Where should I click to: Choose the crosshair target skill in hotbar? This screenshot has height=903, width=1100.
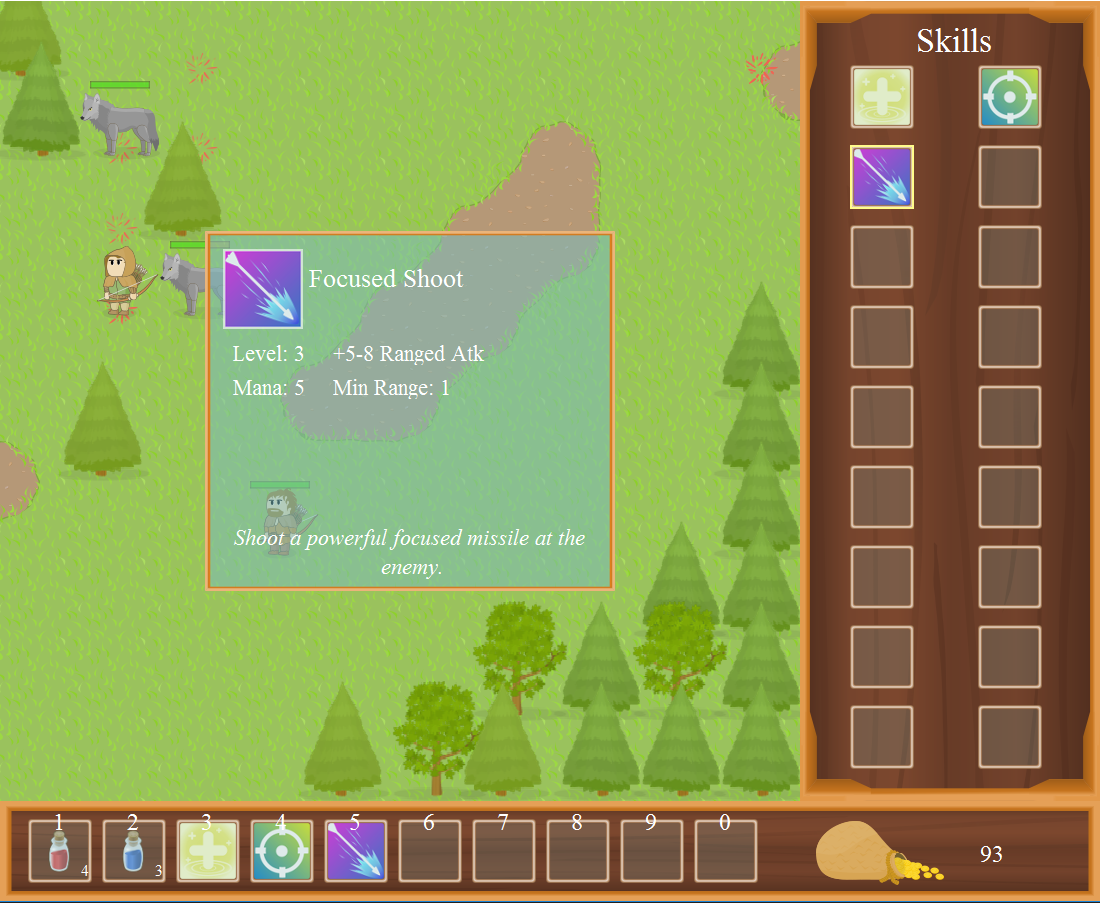pyautogui.click(x=282, y=851)
